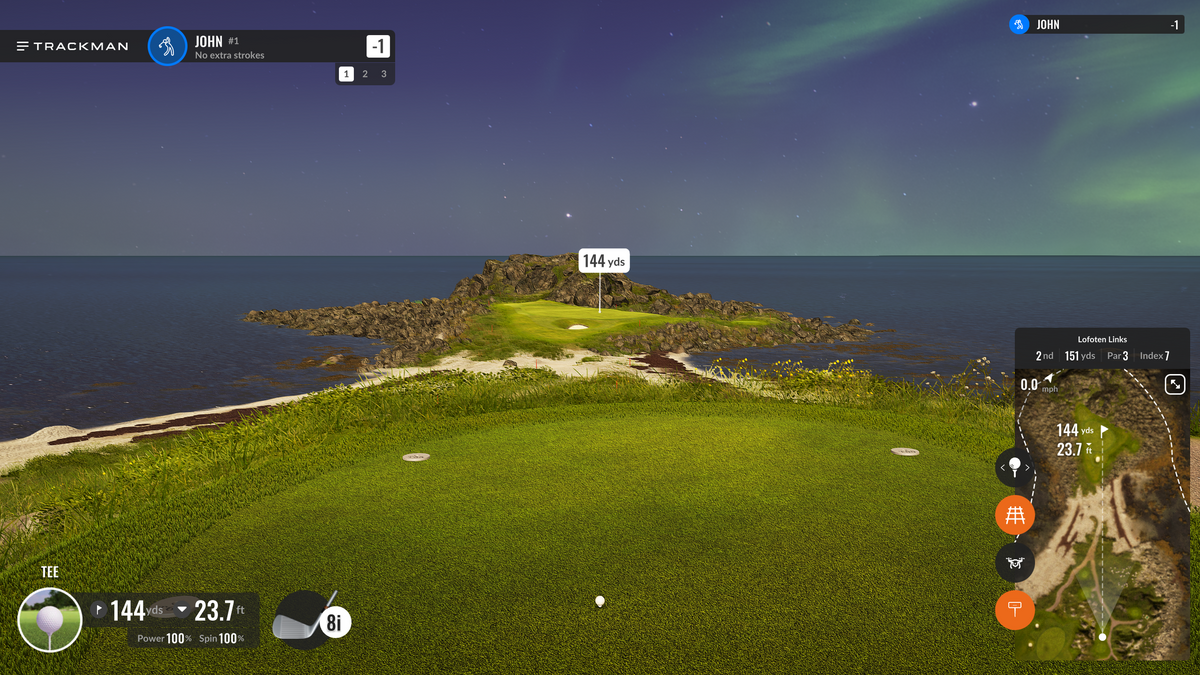The width and height of the screenshot is (1200, 675).
Task: Open the Trackman hamburger menu
Action: pyautogui.click(x=22, y=46)
